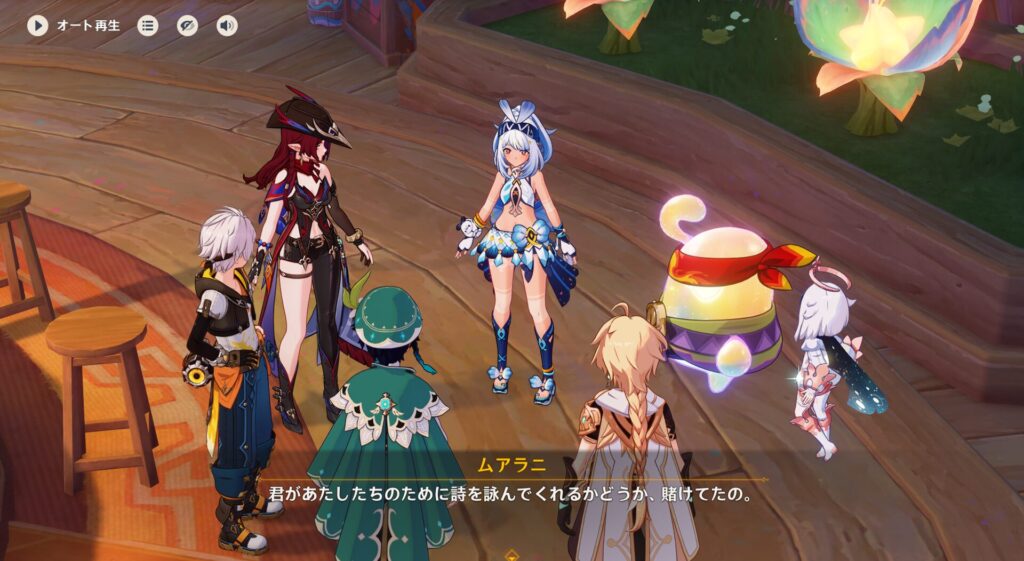1024x561 pixels.
Task: Hide the interface with the crossed-eye icon
Action: [x=188, y=26]
